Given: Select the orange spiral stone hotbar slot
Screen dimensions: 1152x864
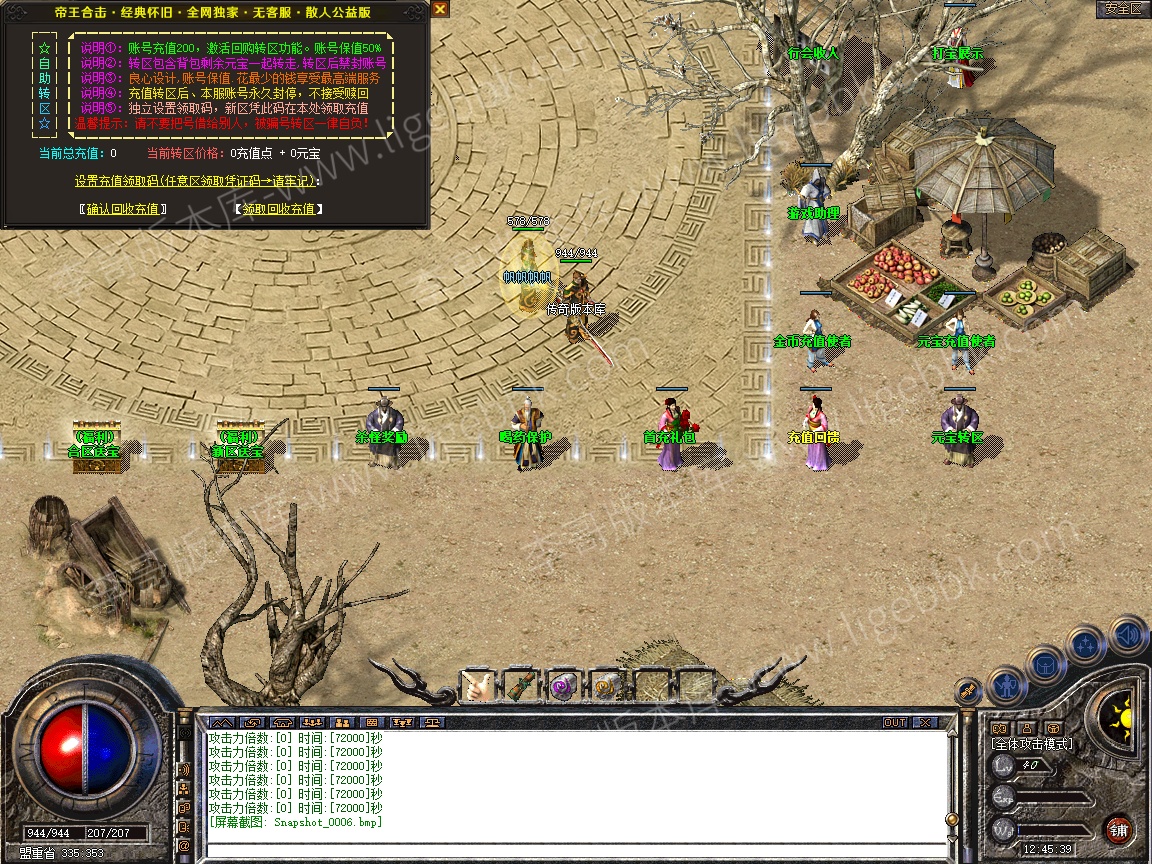Looking at the screenshot, I should [x=607, y=686].
